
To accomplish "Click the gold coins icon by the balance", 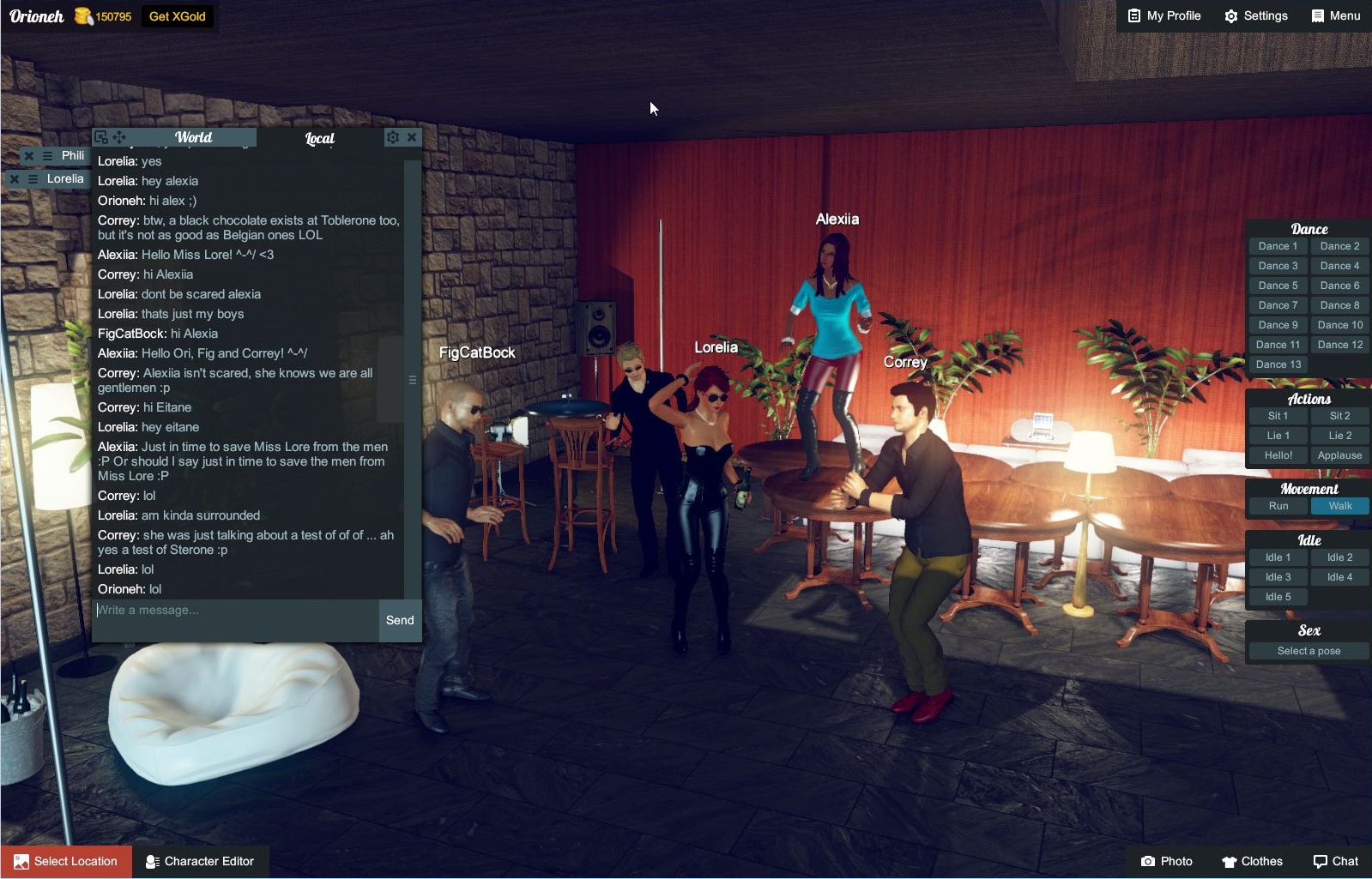I will 82,15.
